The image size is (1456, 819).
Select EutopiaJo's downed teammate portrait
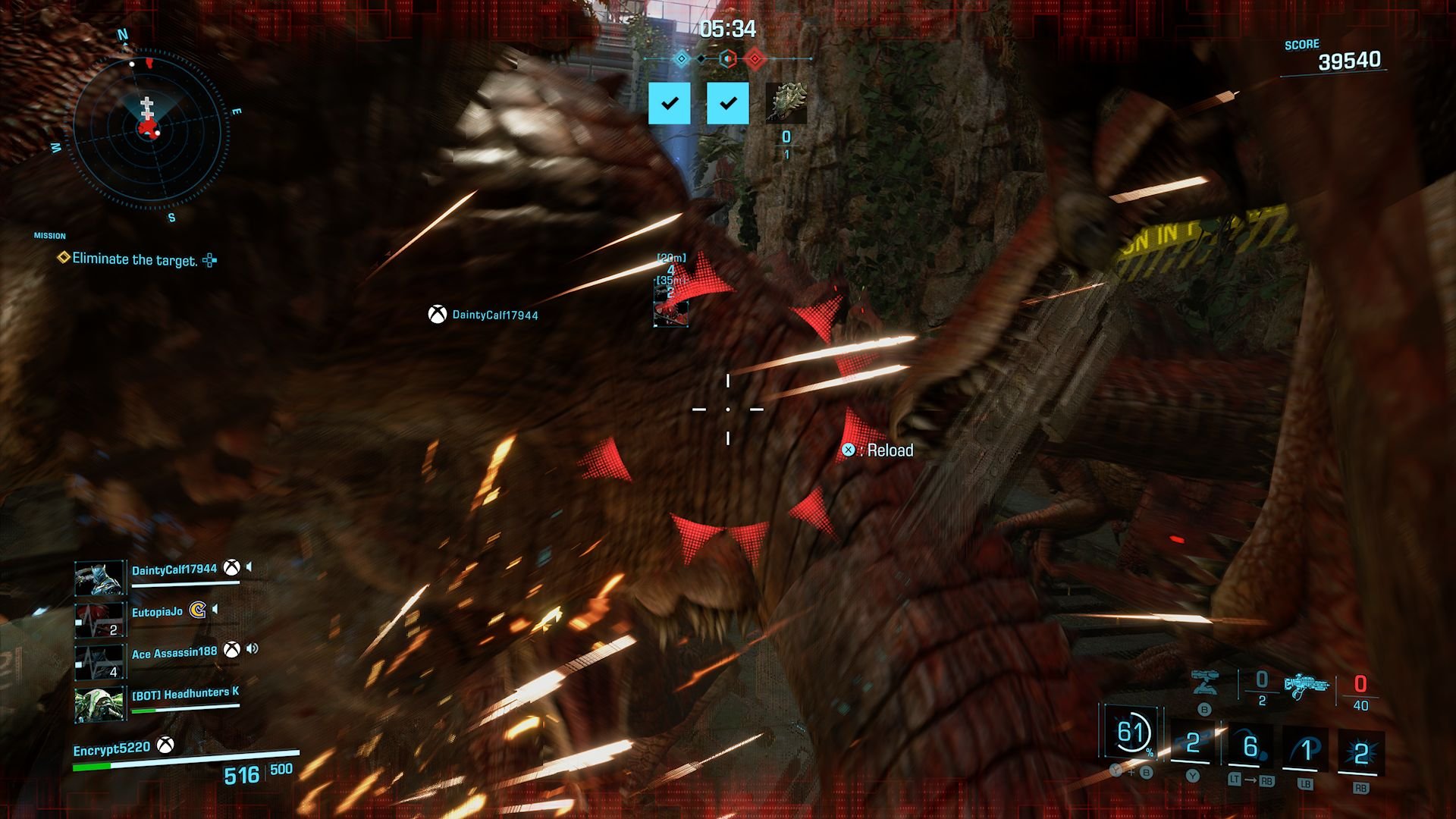pos(100,620)
